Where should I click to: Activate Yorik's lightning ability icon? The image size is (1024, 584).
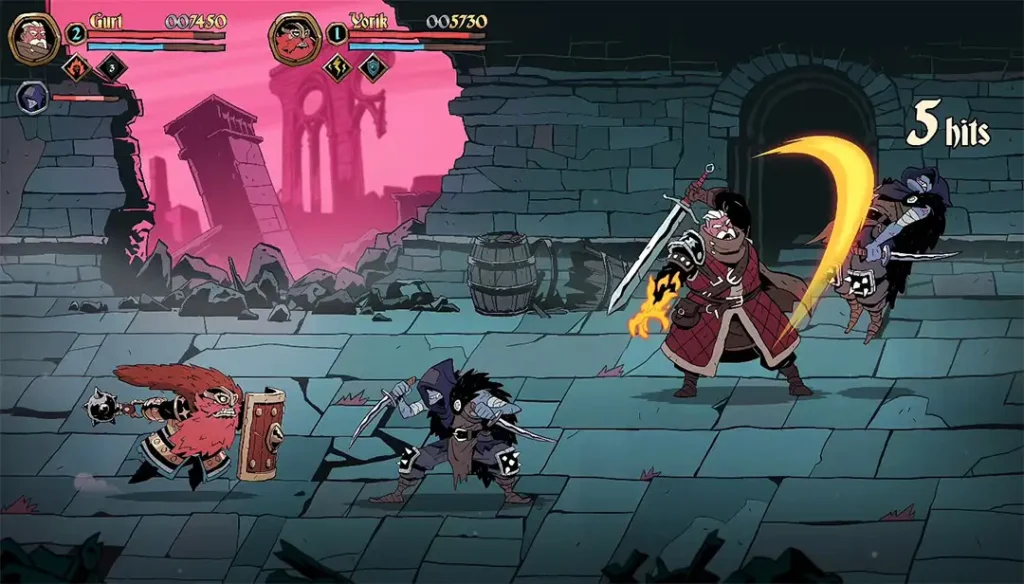338,68
